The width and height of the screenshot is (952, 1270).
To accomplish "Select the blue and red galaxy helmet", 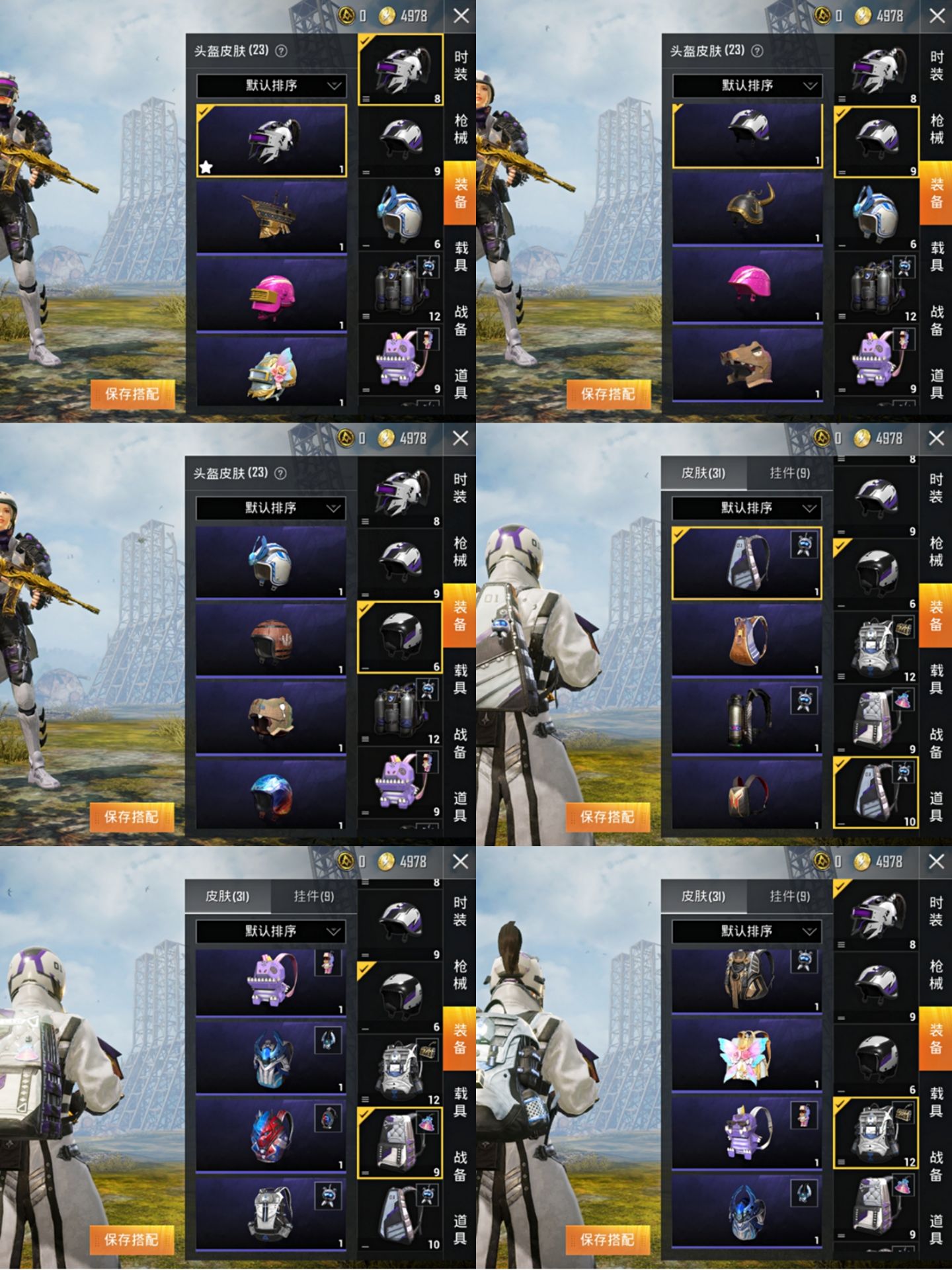I will point(271,794).
